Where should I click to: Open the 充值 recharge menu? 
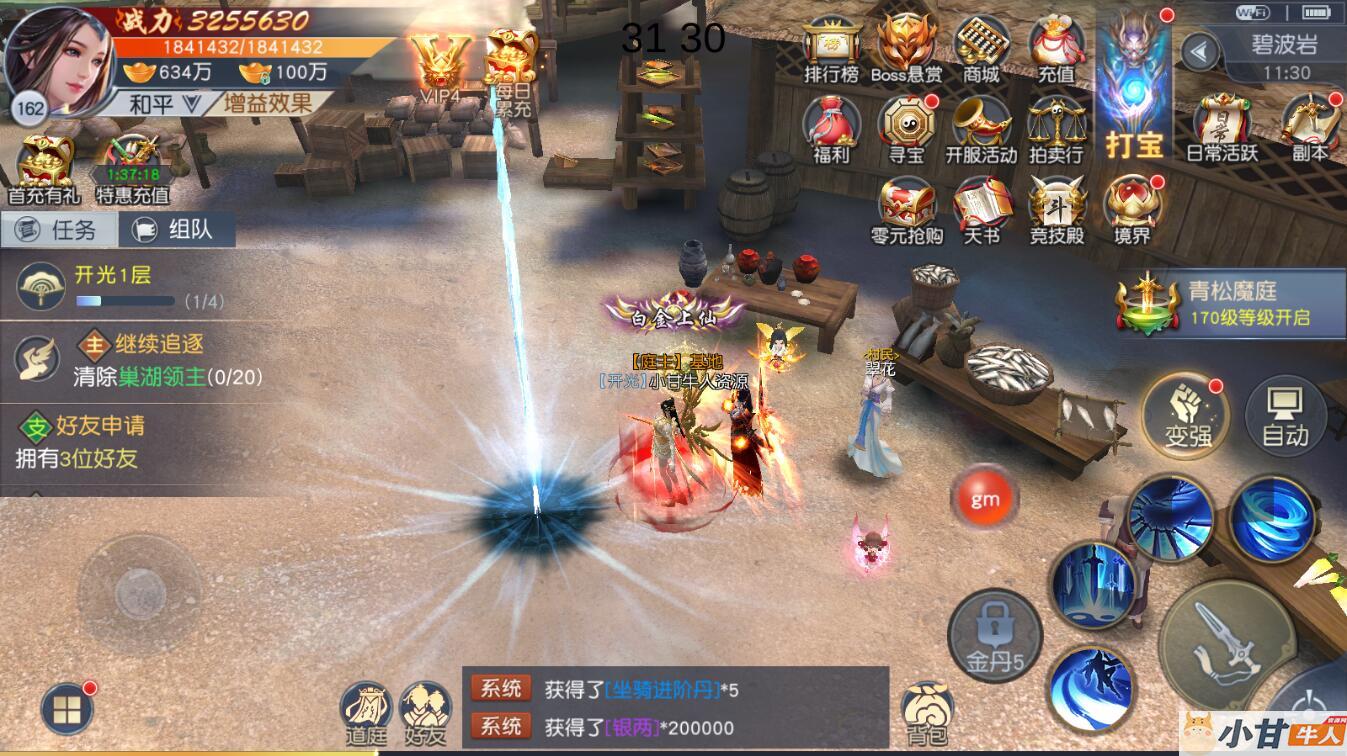[x=1056, y=47]
